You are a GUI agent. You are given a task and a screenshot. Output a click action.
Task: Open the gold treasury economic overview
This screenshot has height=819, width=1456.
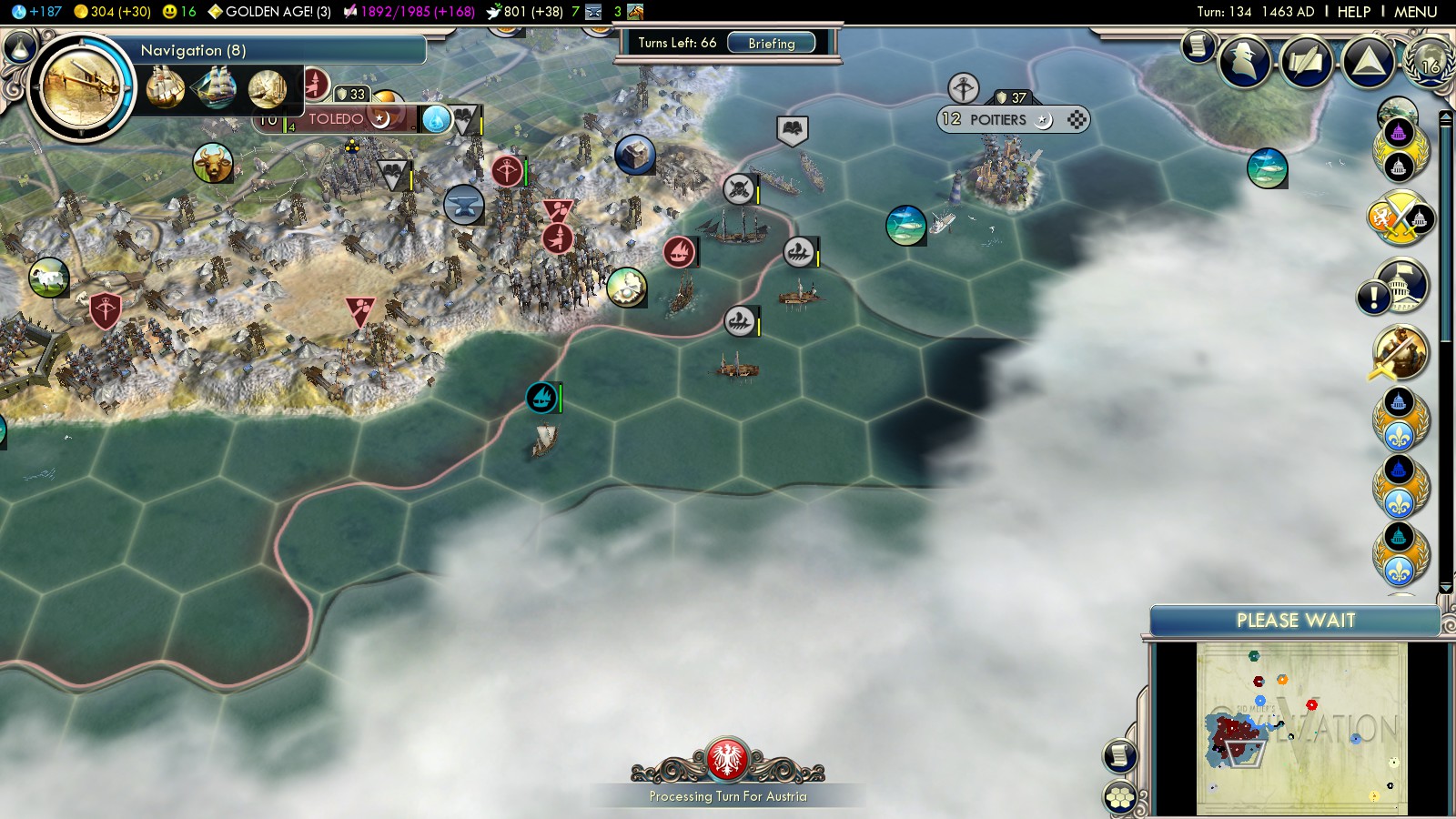point(113,12)
